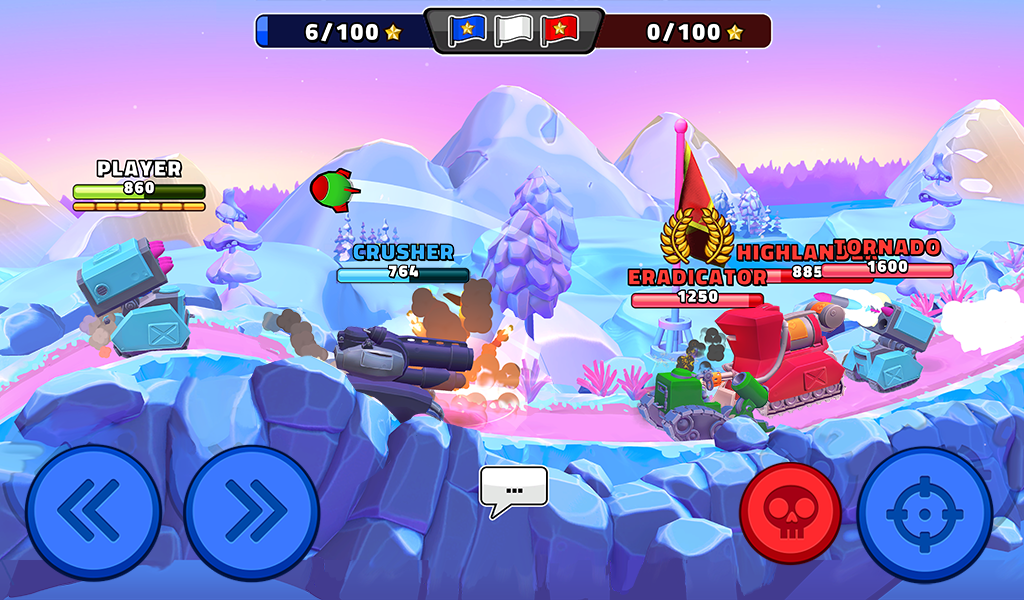
Task: Open the chat speech bubble
Action: point(514,489)
